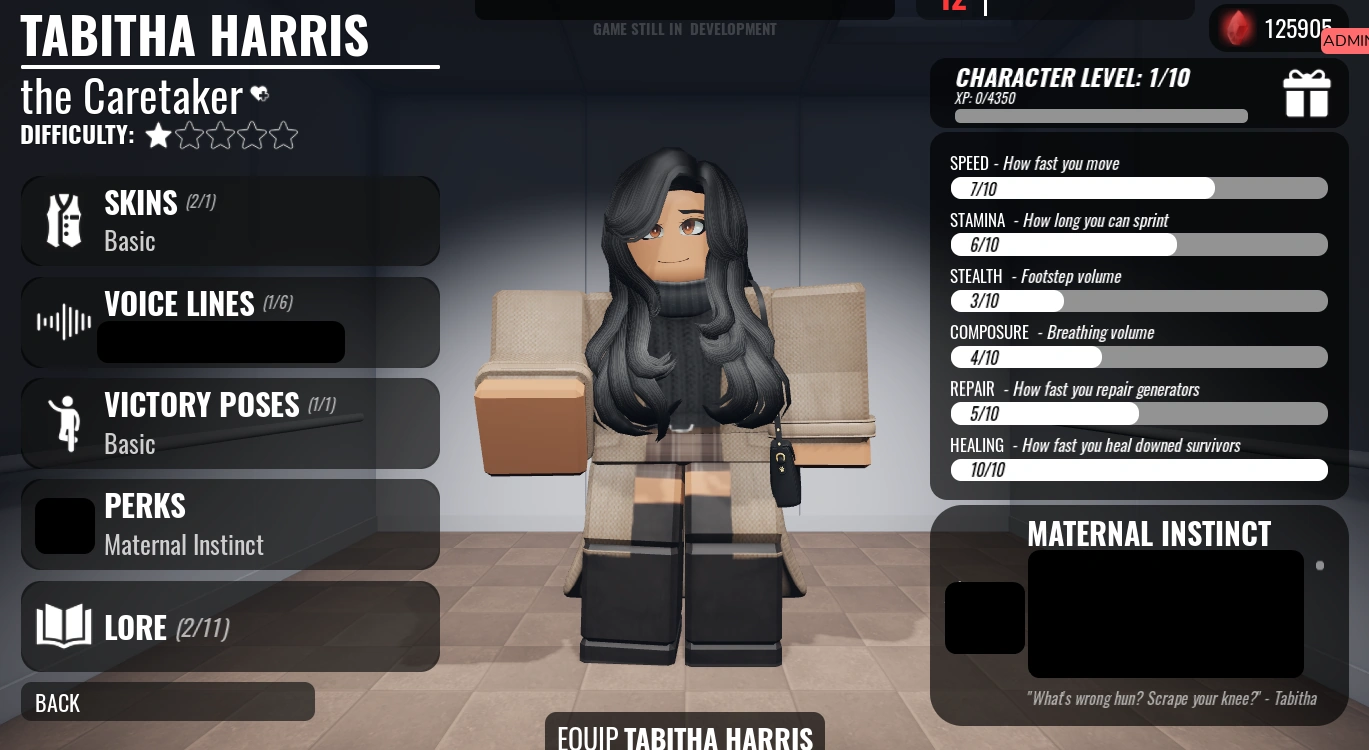Click the Healing 10/10 stat bar
Screen dimensions: 1369x750
1139,469
